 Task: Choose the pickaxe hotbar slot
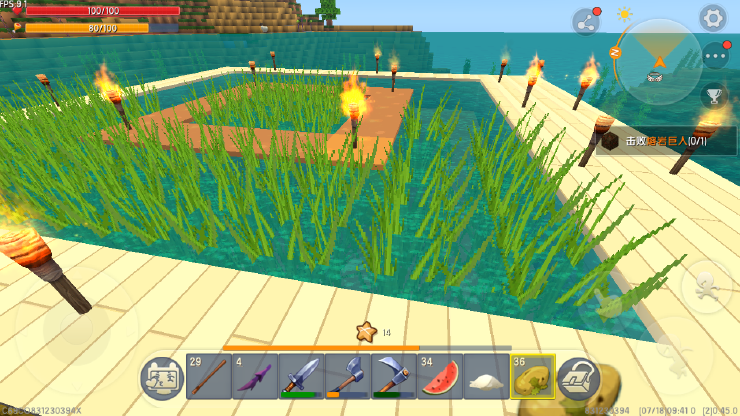pos(394,378)
